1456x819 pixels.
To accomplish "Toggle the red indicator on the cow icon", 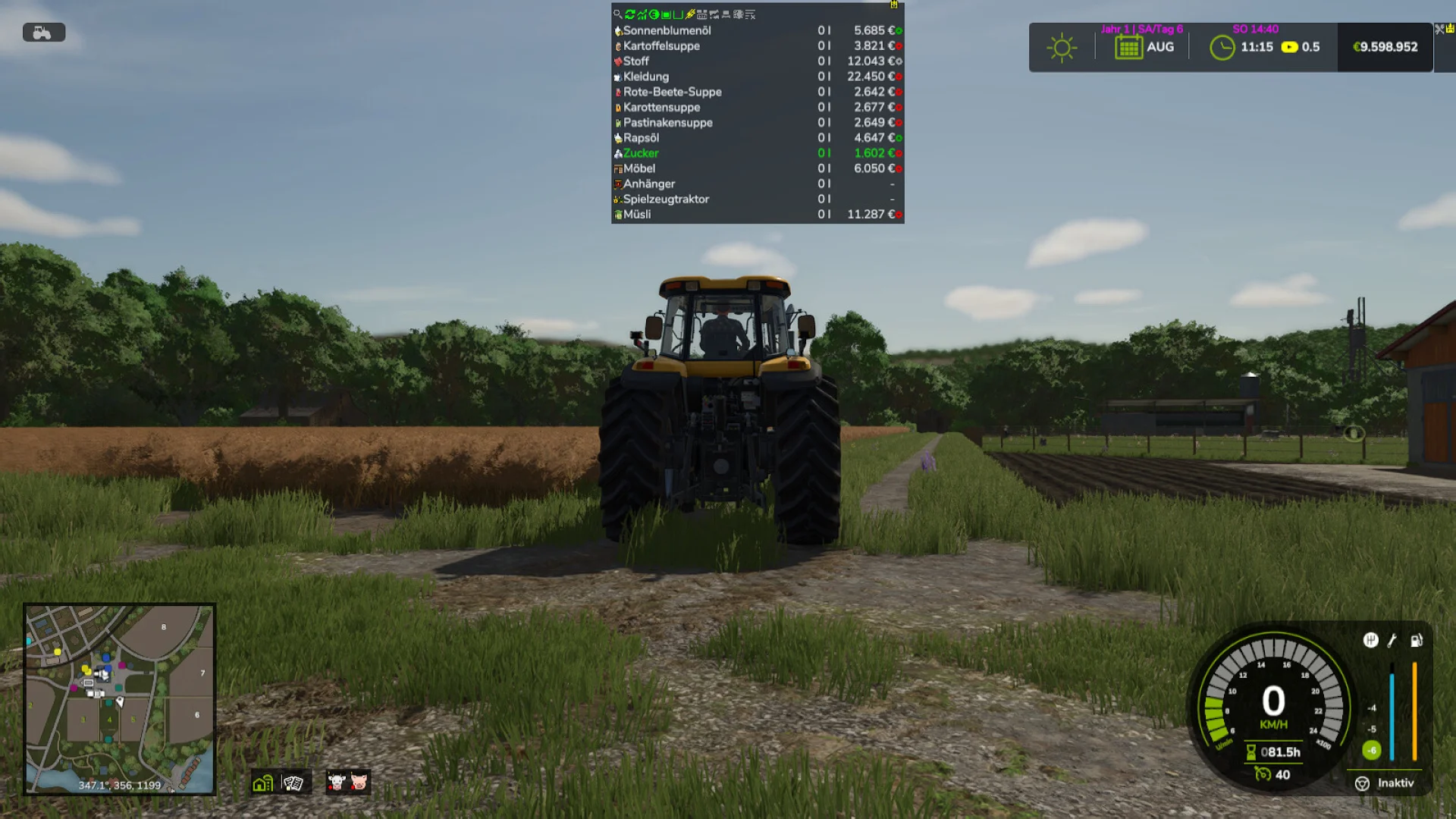I will tap(331, 788).
